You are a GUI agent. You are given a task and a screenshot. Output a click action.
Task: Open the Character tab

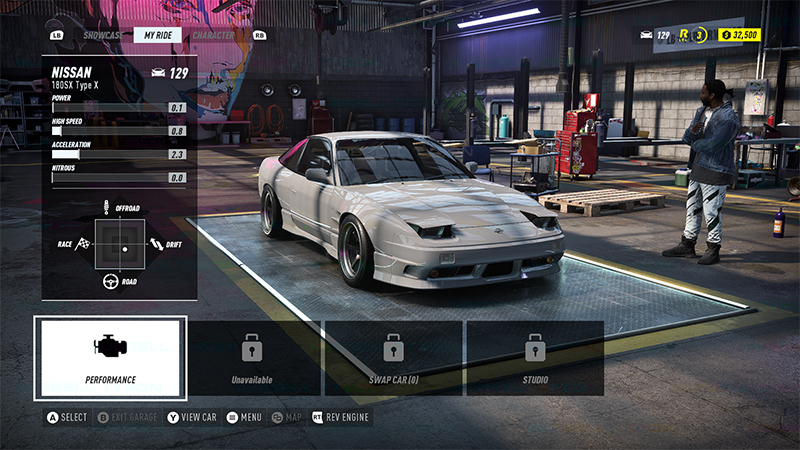pos(213,35)
